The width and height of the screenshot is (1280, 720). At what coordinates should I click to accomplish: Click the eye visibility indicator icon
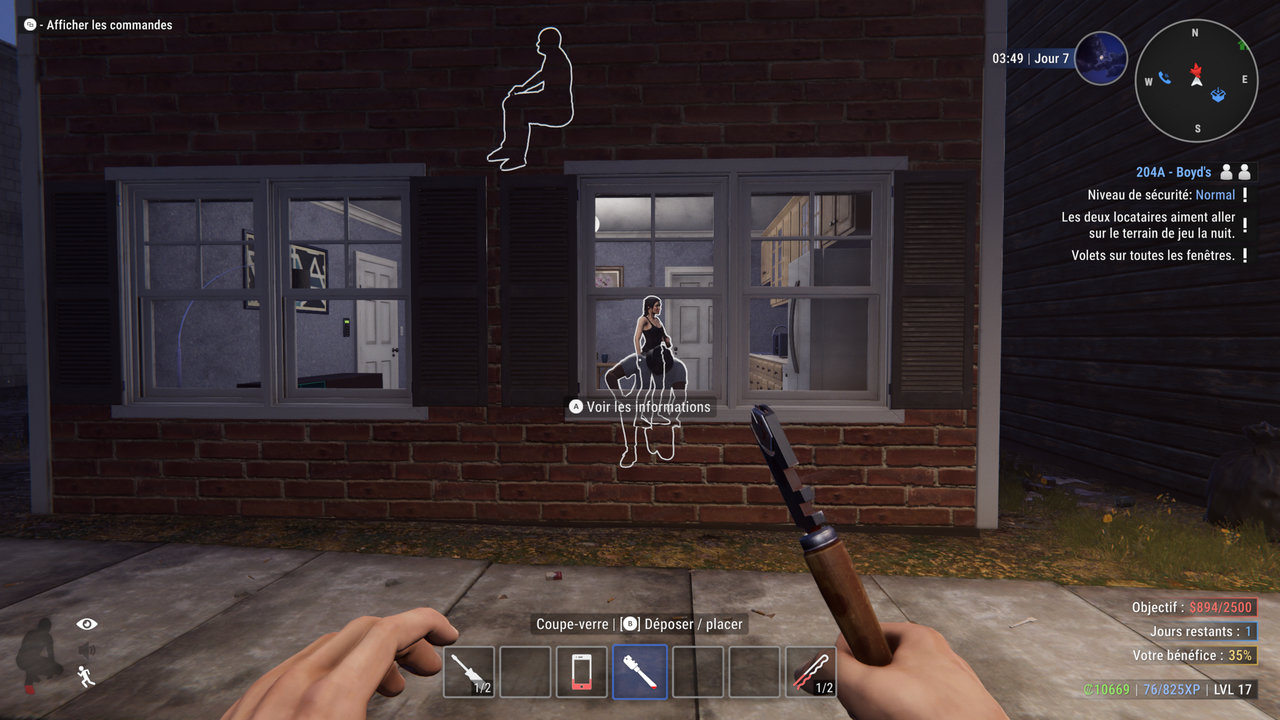pyautogui.click(x=88, y=624)
